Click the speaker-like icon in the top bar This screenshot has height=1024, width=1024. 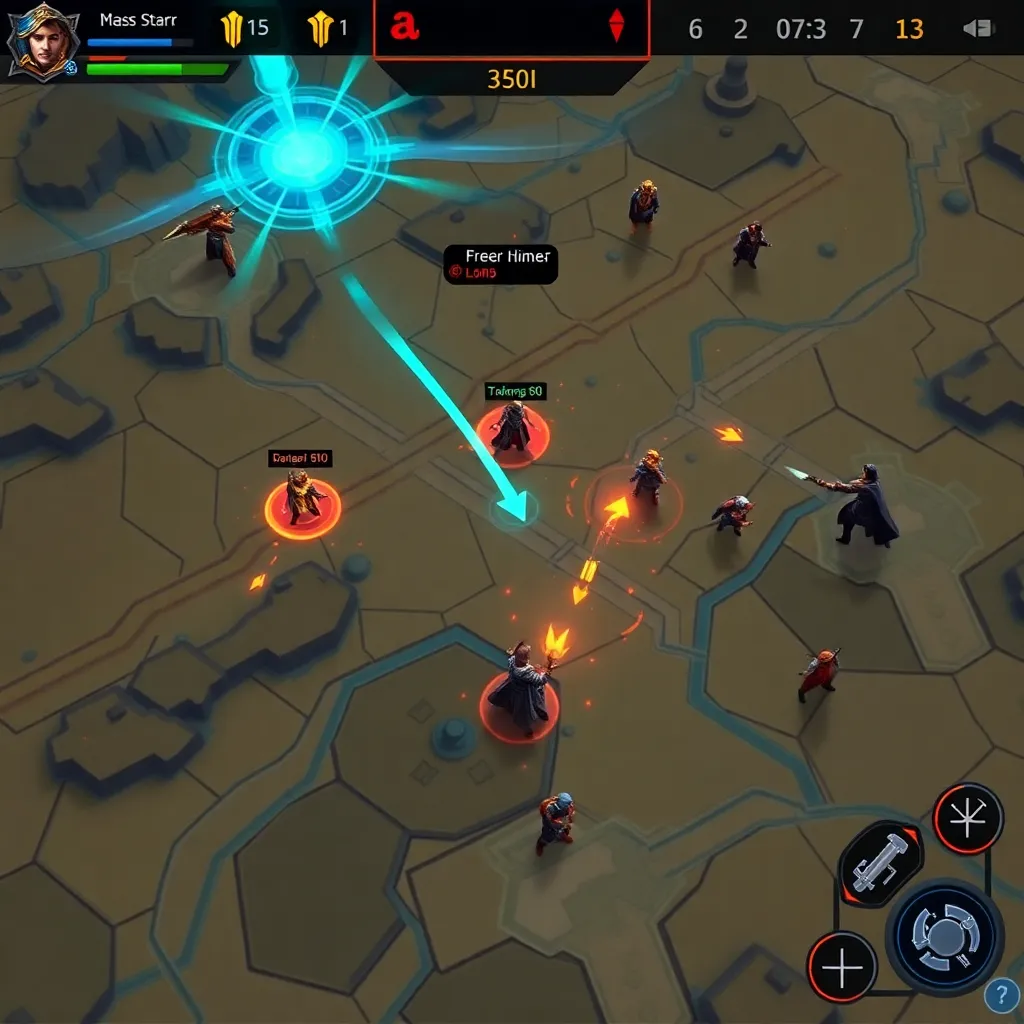(x=977, y=29)
